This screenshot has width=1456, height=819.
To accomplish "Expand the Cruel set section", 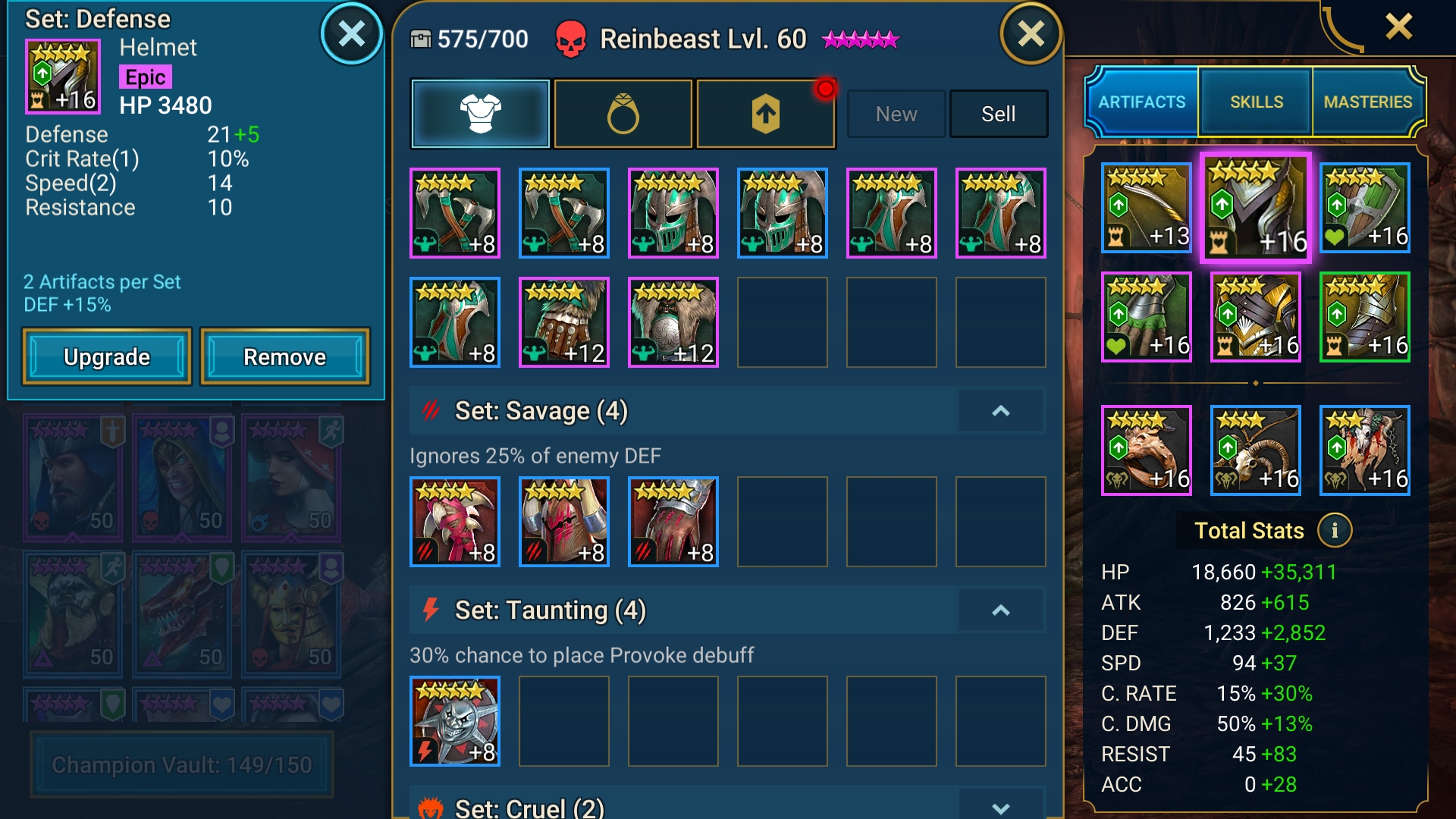I will [1001, 808].
